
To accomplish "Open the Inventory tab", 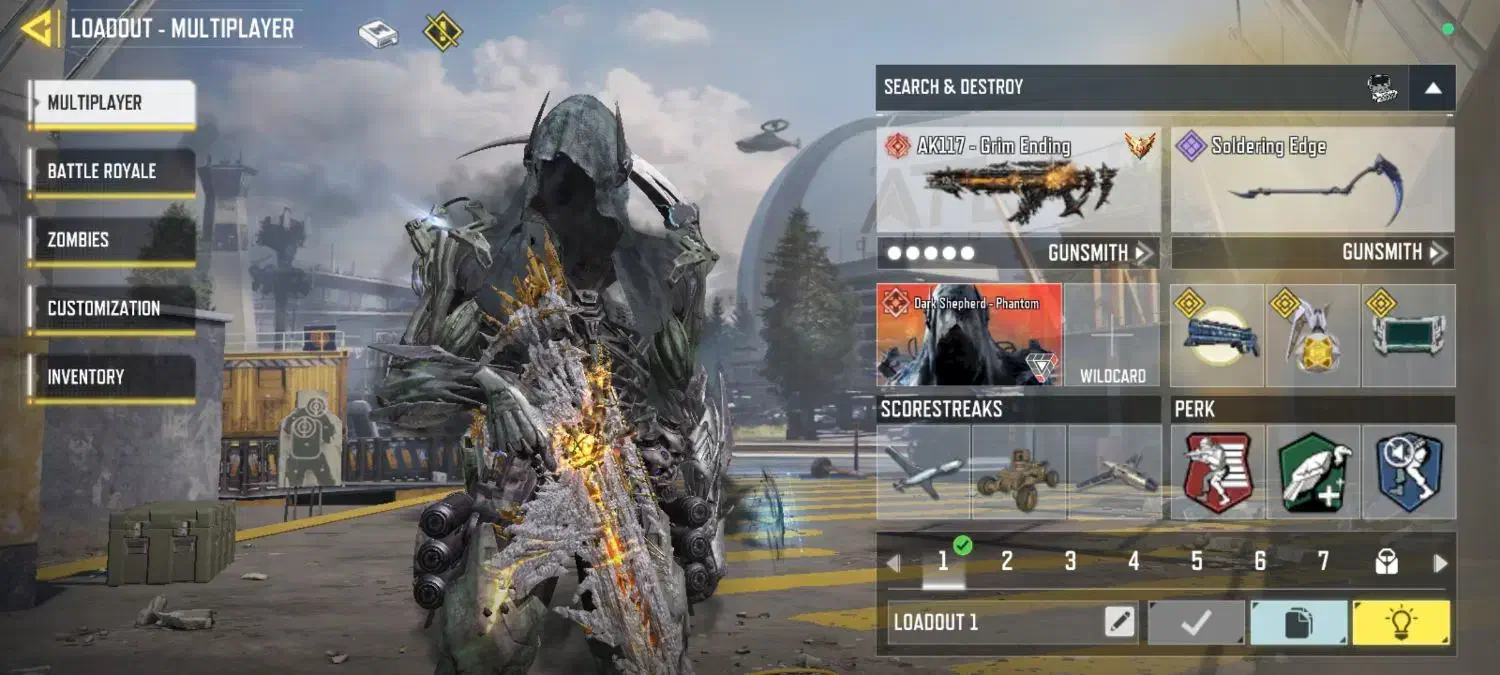I will (111, 377).
